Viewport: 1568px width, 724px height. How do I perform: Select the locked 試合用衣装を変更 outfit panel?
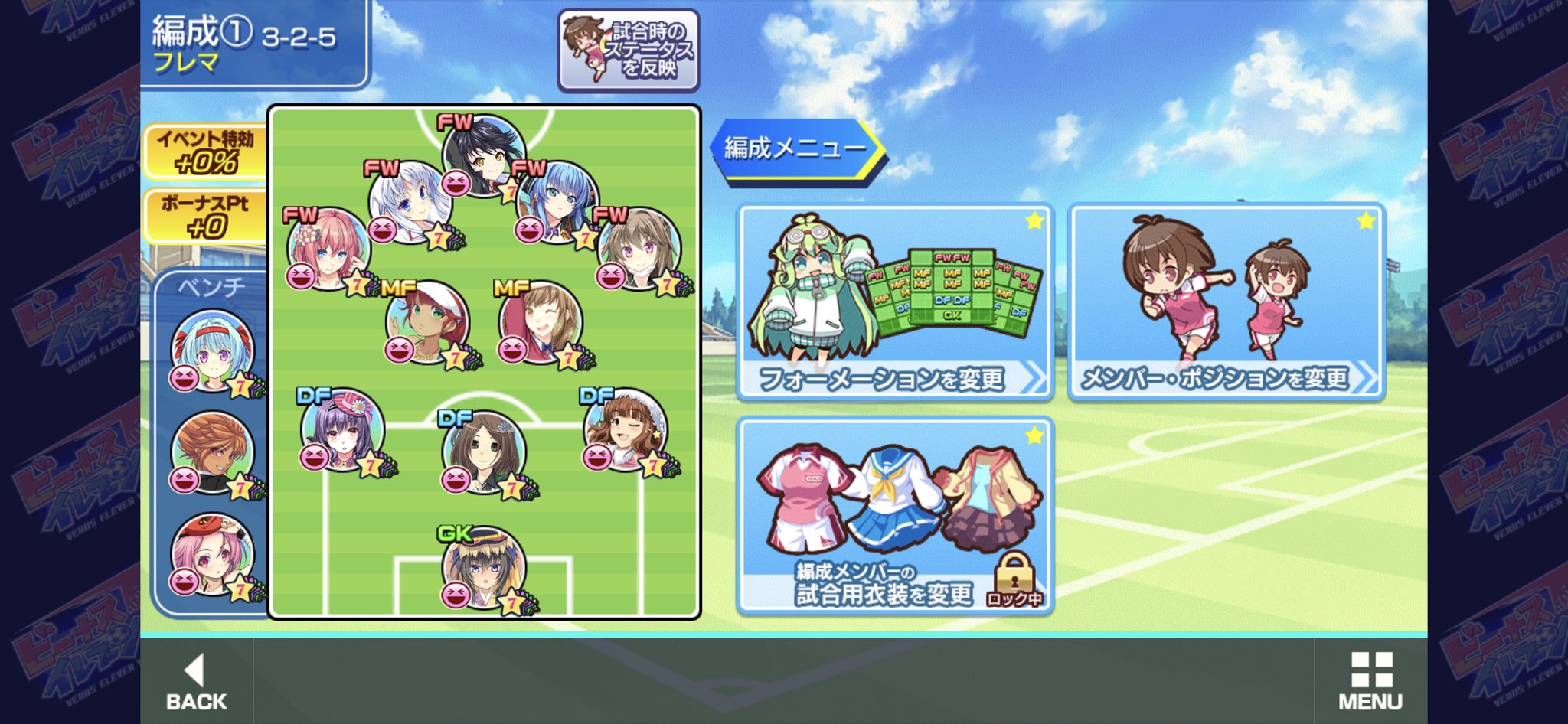click(x=894, y=516)
